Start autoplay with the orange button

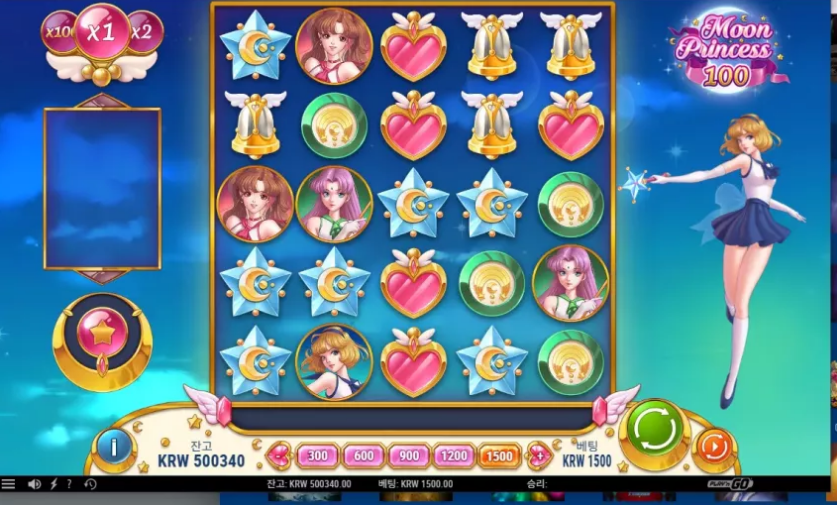714,446
